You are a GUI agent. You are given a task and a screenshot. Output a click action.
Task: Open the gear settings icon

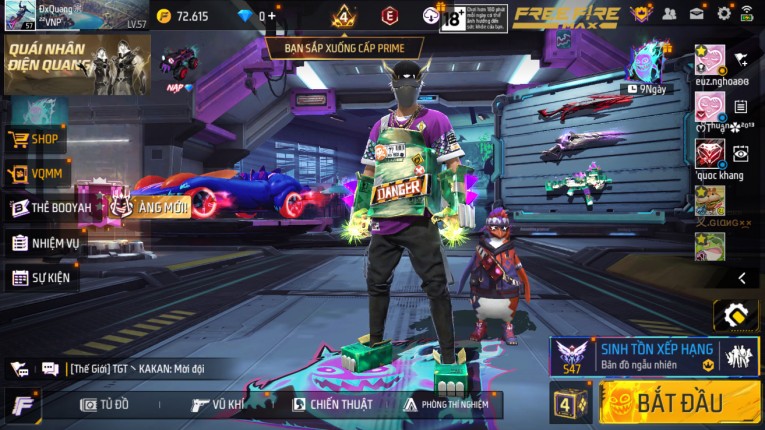pyautogui.click(x=724, y=14)
